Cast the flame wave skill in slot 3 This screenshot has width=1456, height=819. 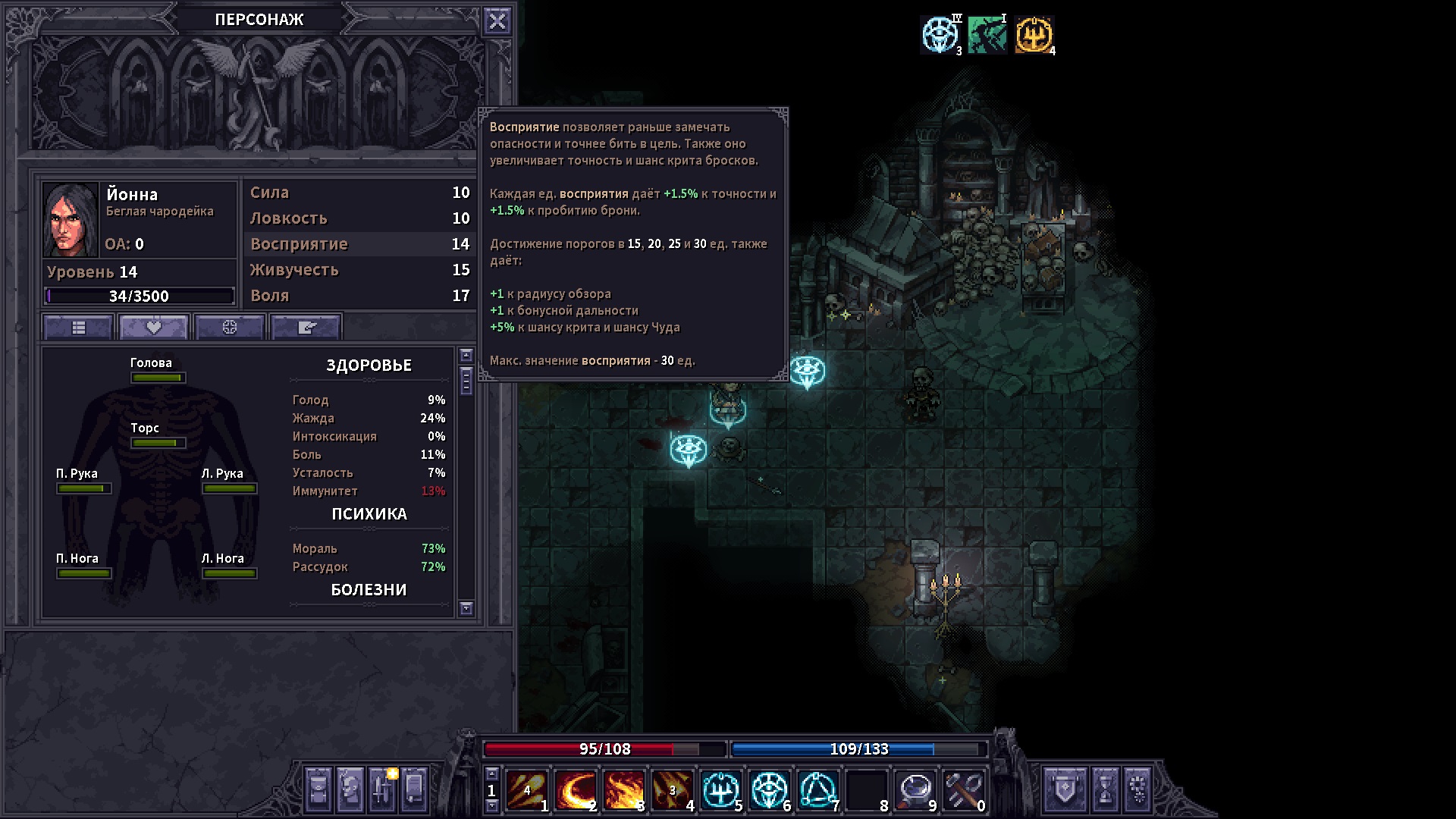pos(623,790)
